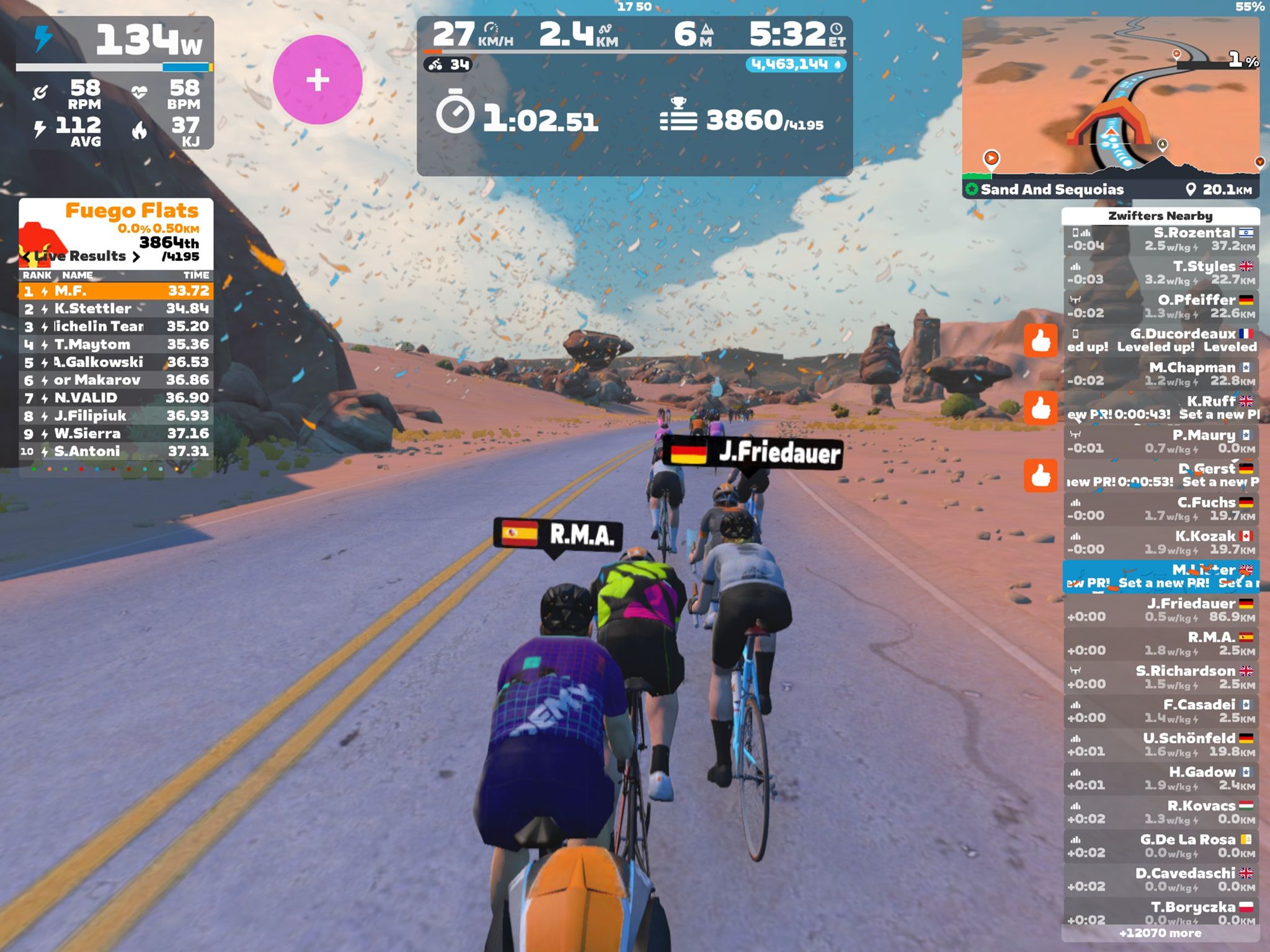The width and height of the screenshot is (1270, 952).
Task: Expand the '+12070 more' riders entry
Action: 1160,933
